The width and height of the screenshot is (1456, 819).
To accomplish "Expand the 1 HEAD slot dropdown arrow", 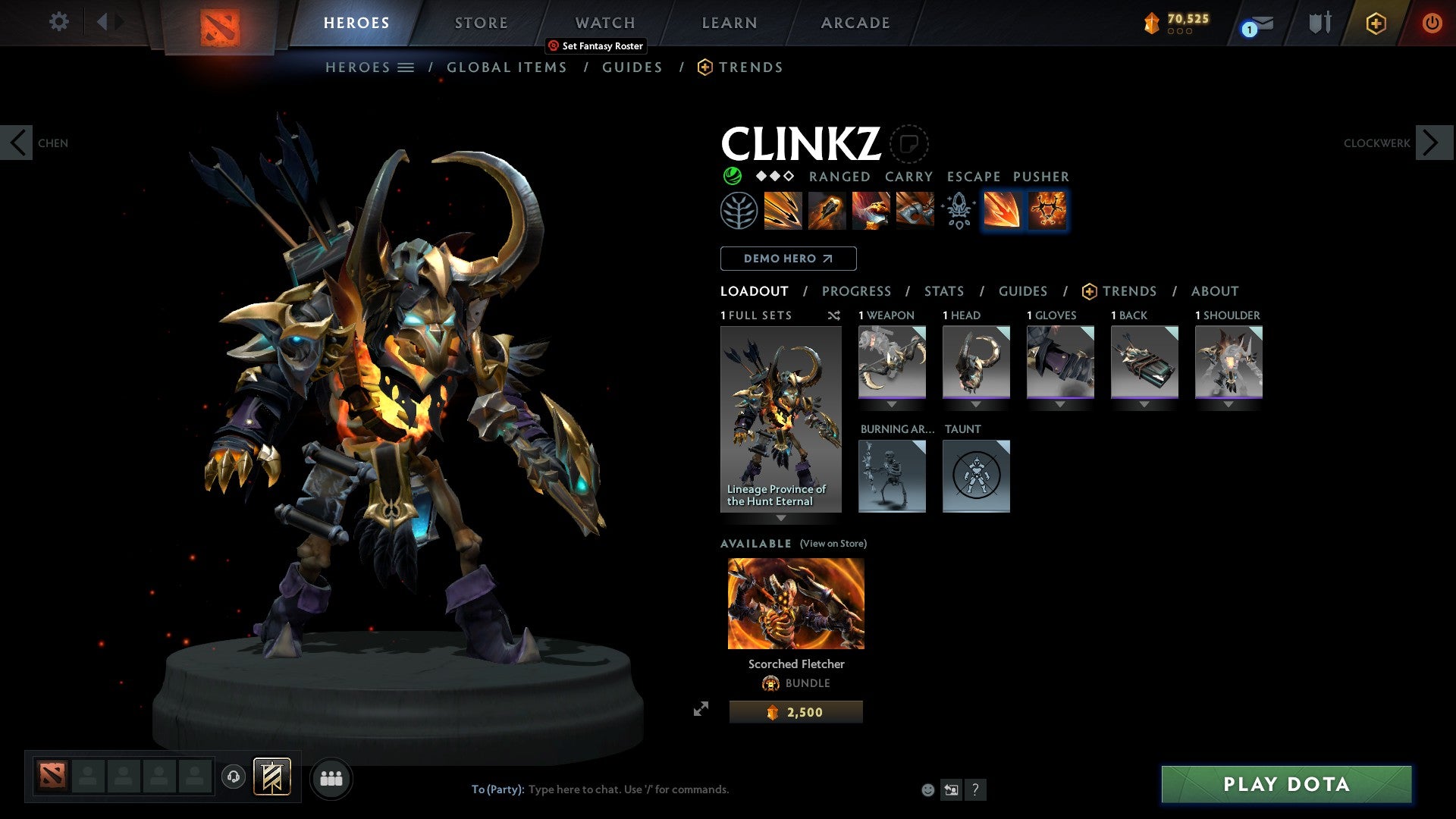I will click(x=976, y=404).
